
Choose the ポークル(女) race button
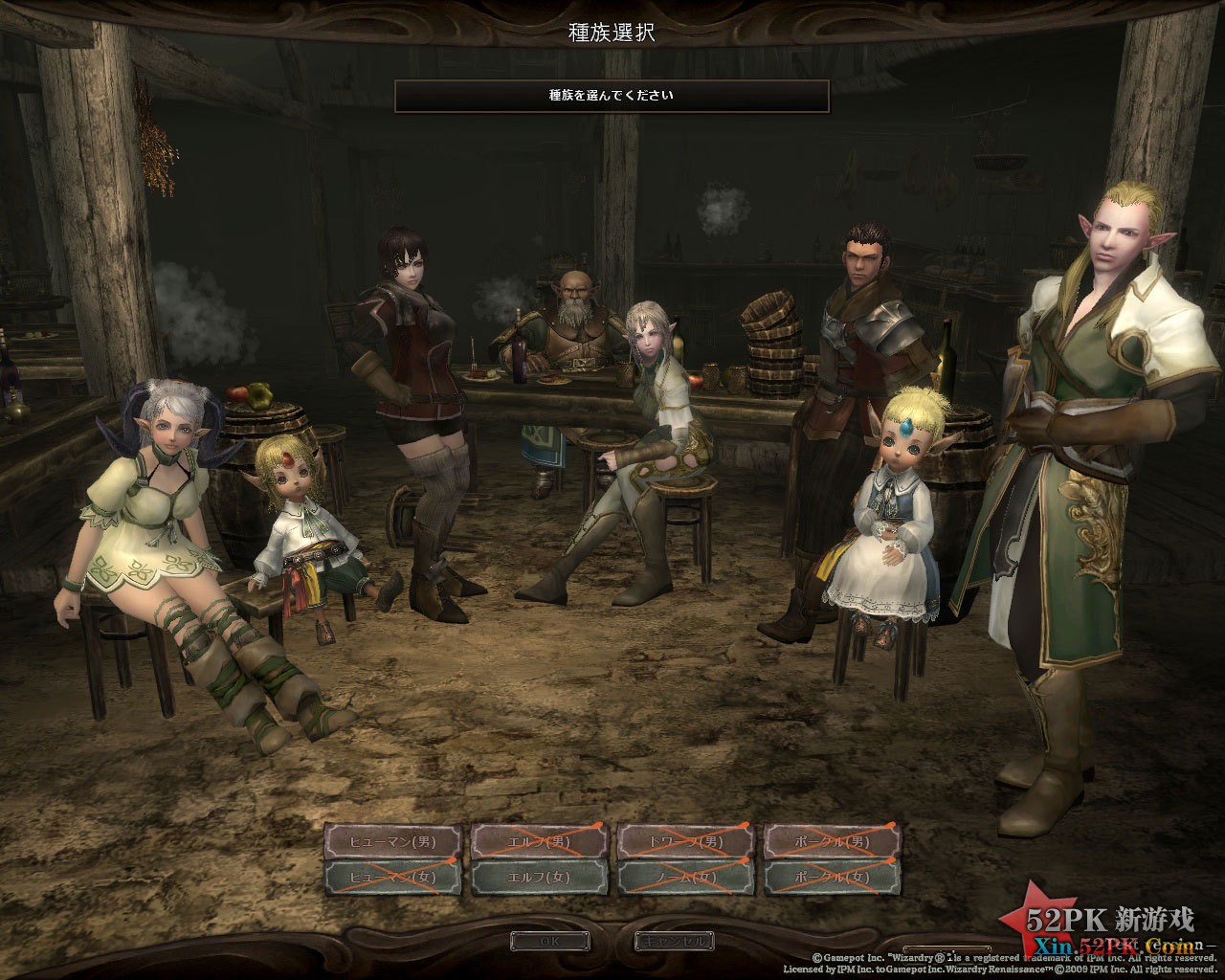pyautogui.click(x=832, y=877)
